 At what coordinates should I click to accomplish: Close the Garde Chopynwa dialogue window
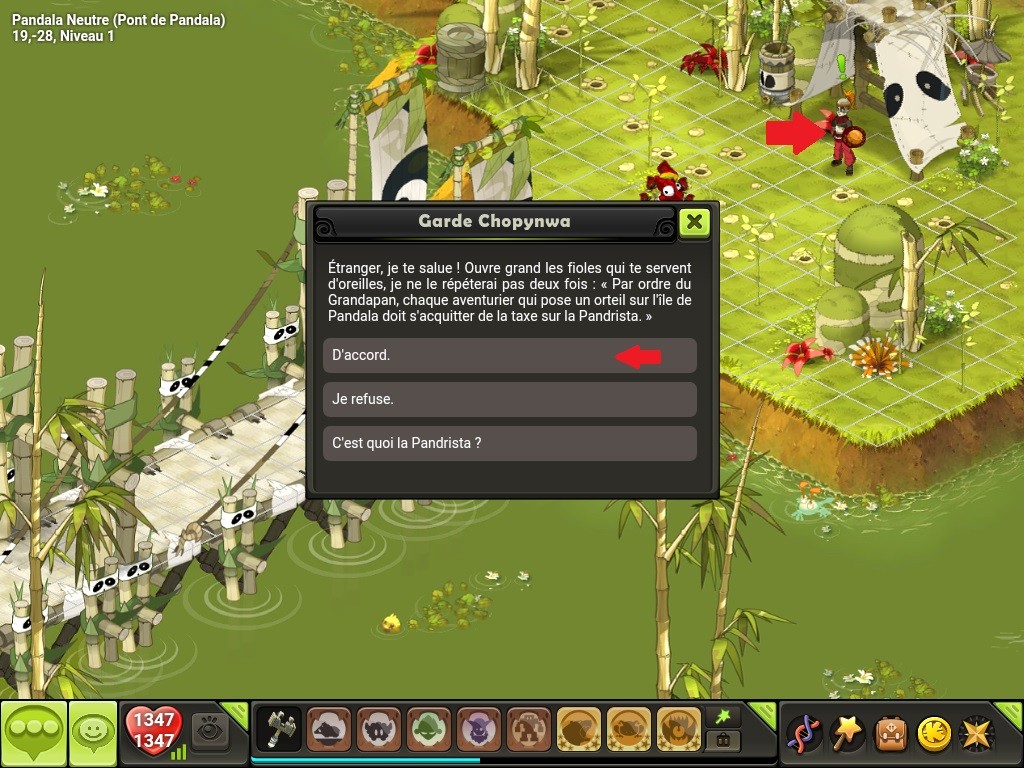[x=694, y=222]
